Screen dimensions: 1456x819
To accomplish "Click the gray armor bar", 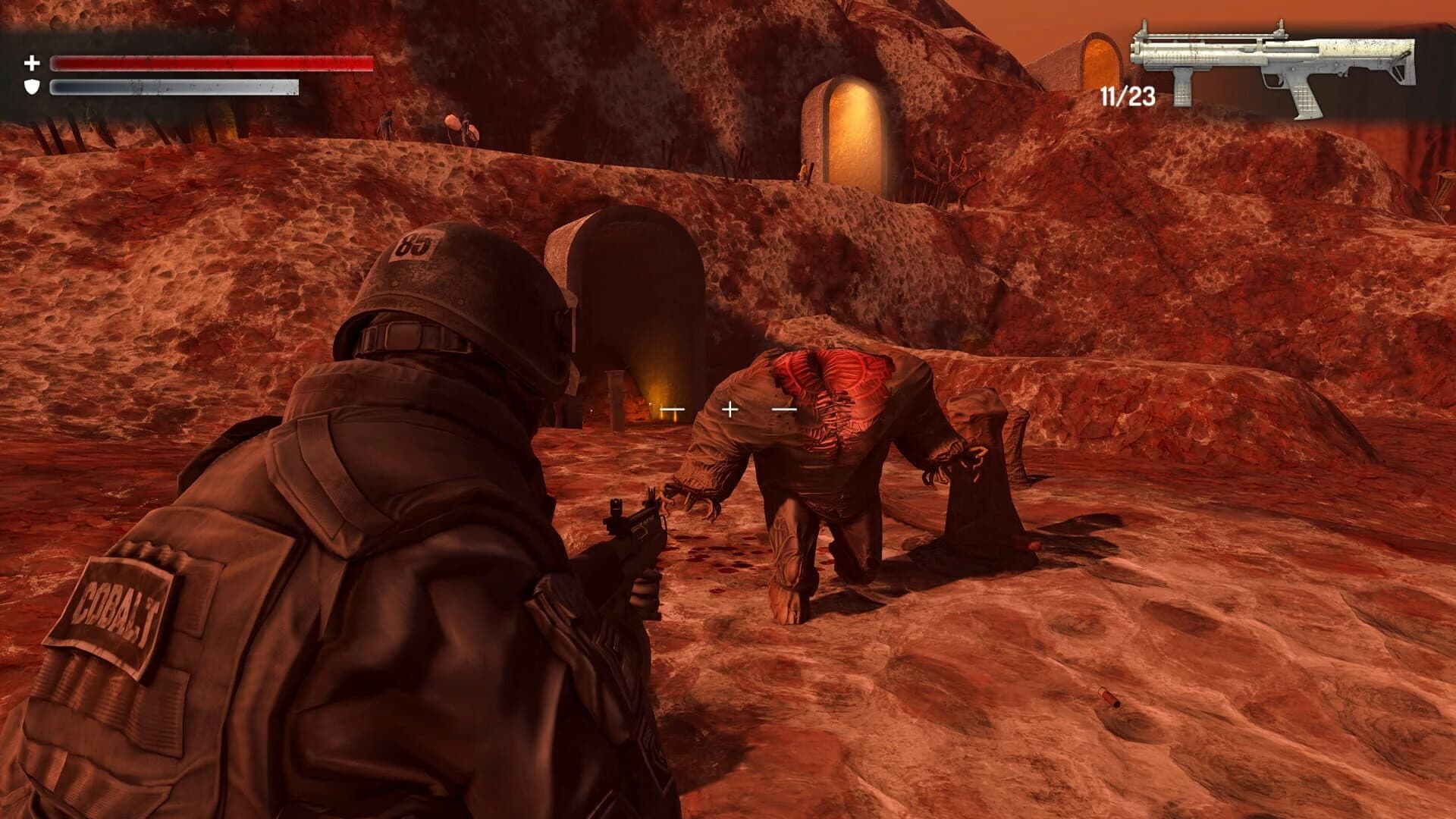I will (174, 89).
